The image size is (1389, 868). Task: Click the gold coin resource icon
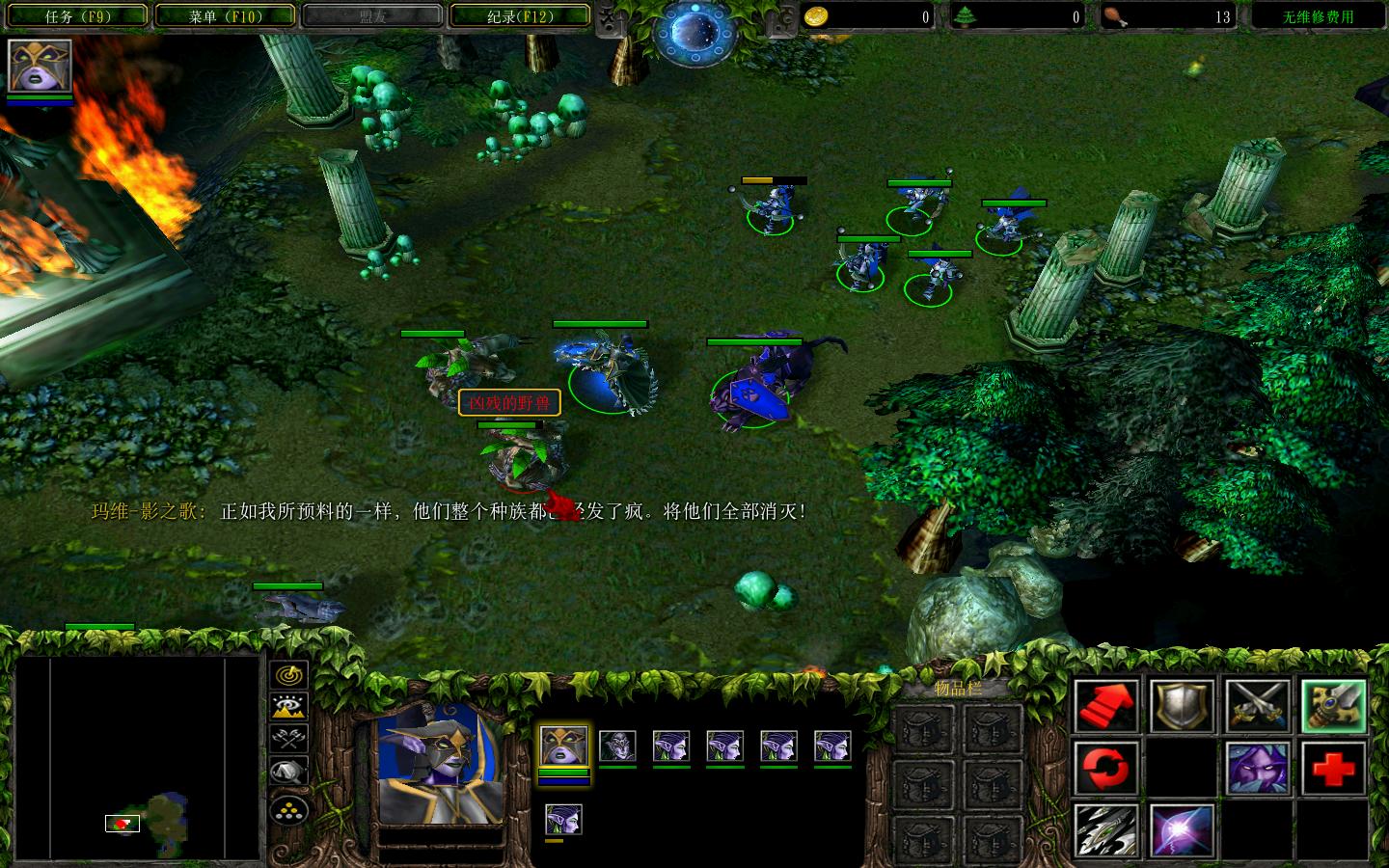point(817,15)
